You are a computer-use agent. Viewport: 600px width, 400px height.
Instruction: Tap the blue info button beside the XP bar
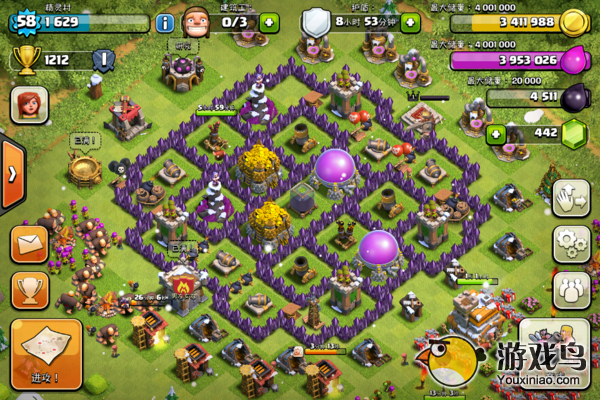(166, 21)
